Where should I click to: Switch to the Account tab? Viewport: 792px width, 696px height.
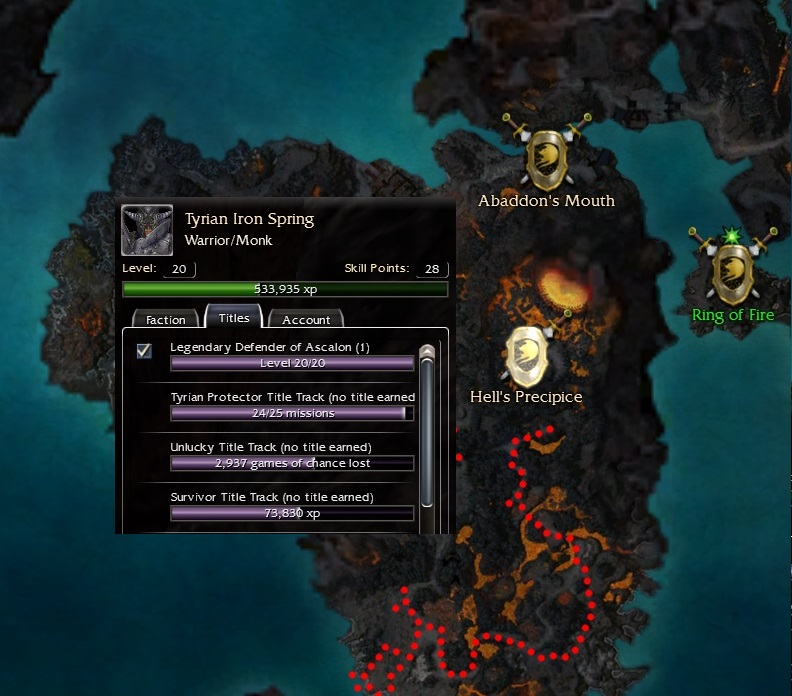pyautogui.click(x=306, y=320)
